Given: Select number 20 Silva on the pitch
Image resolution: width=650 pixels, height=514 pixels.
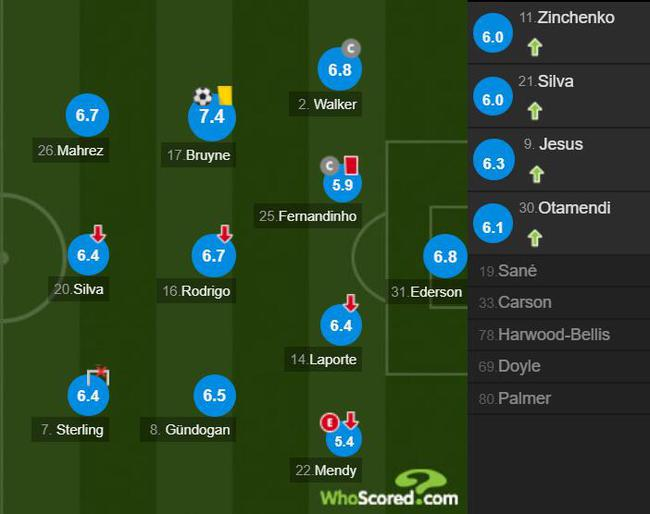Looking at the screenshot, I should [x=87, y=256].
